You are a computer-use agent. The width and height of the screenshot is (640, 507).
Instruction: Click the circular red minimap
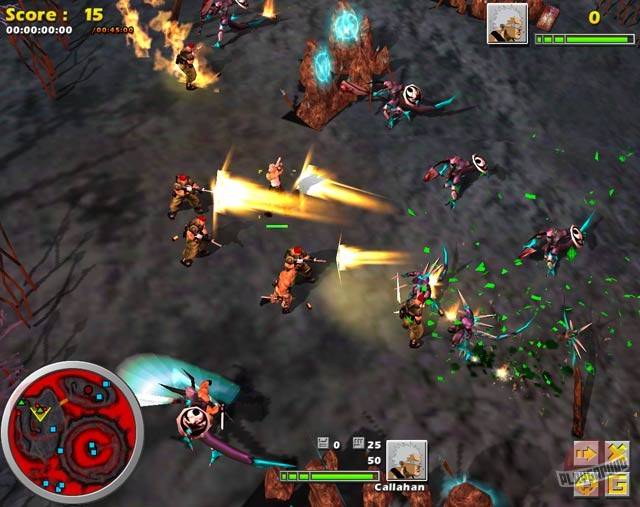point(72,432)
